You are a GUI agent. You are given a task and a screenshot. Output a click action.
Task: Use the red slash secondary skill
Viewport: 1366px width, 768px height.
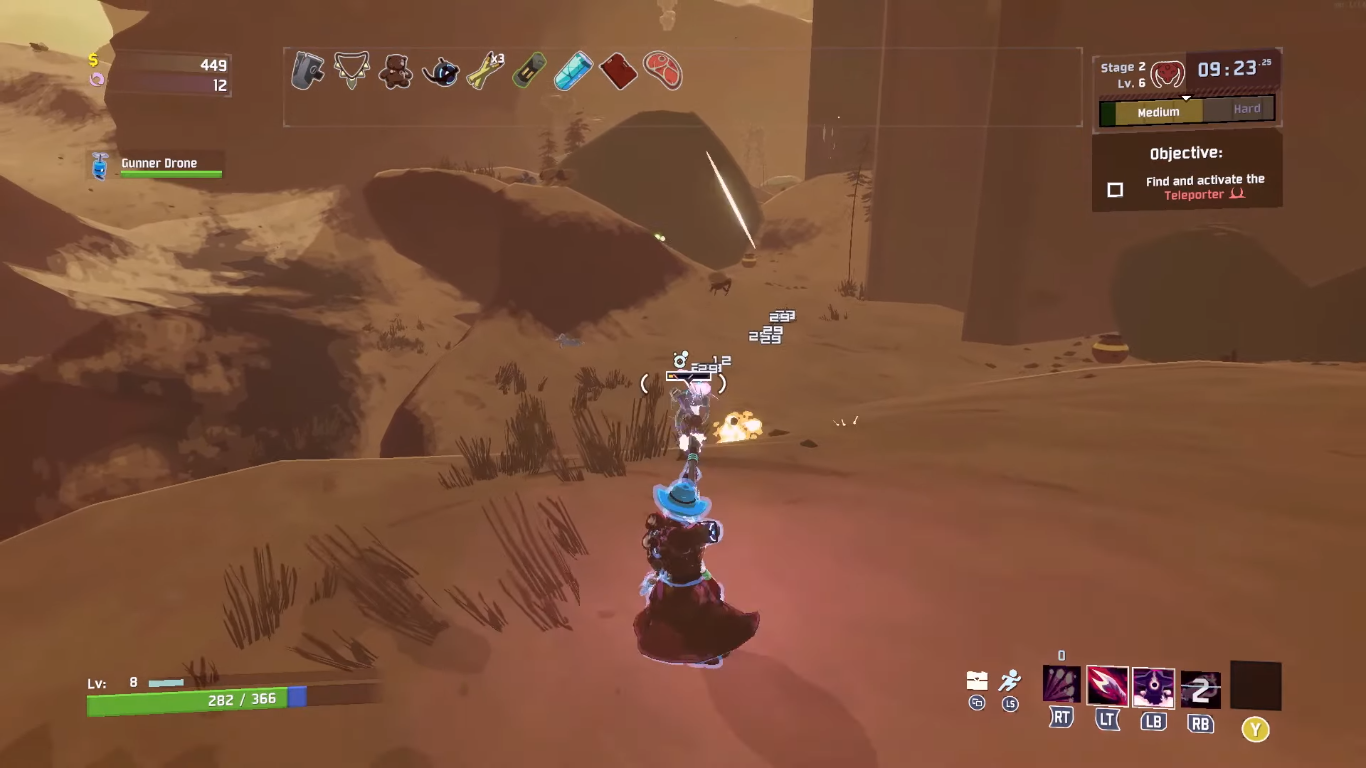(1107, 686)
